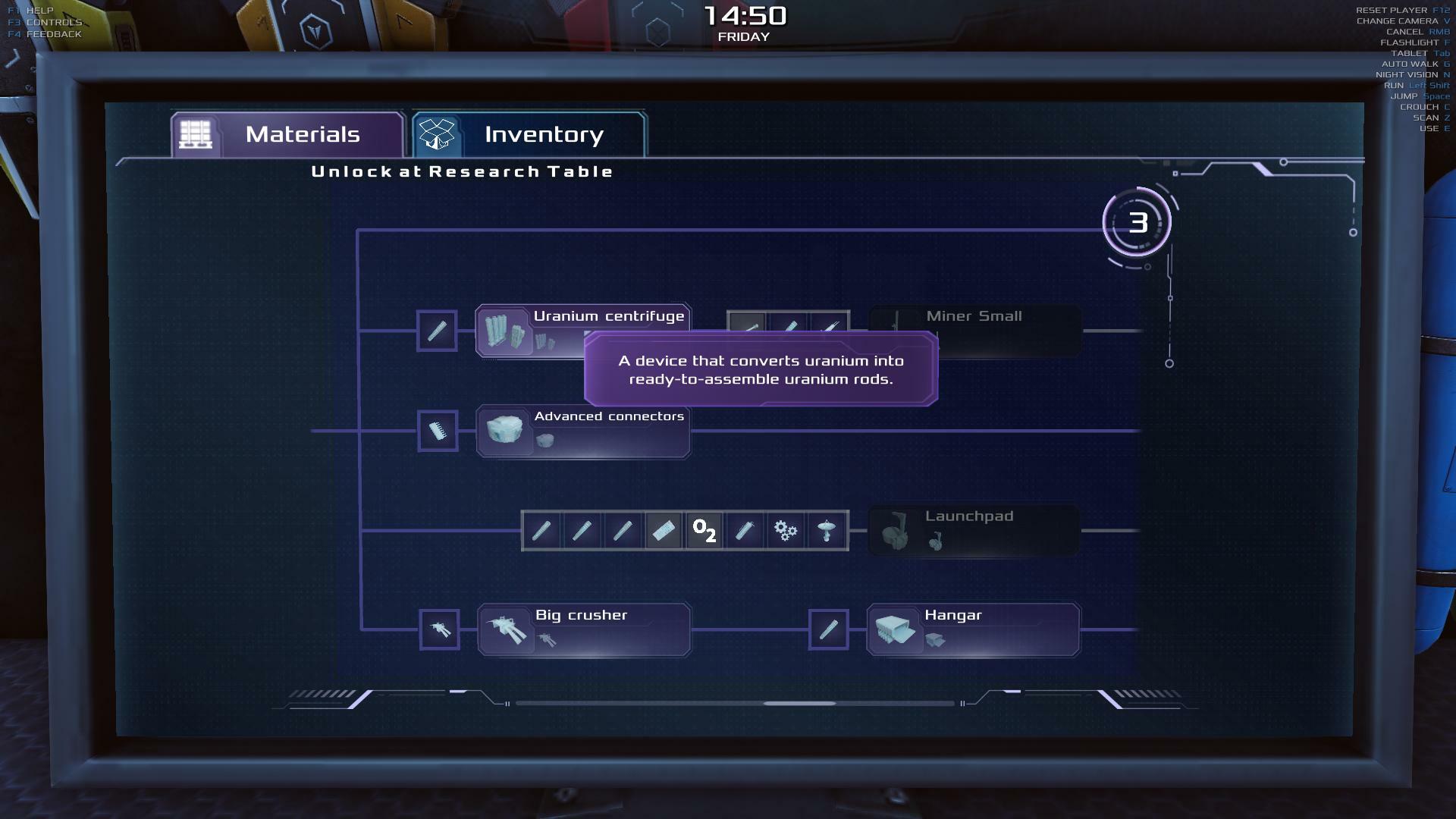Select the Big crusher research node
1456x819 pixels.
pos(583,629)
